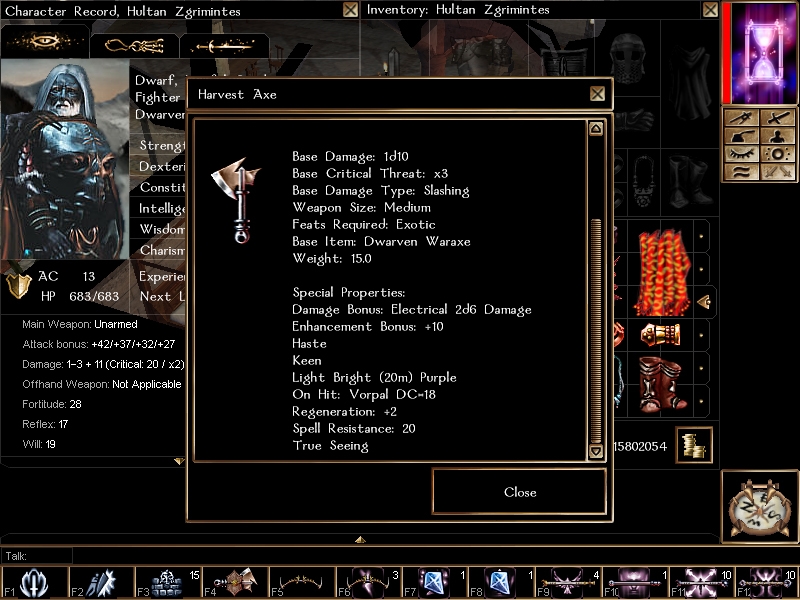Click the Talk chat input bar
800x600 pixels.
coord(400,556)
